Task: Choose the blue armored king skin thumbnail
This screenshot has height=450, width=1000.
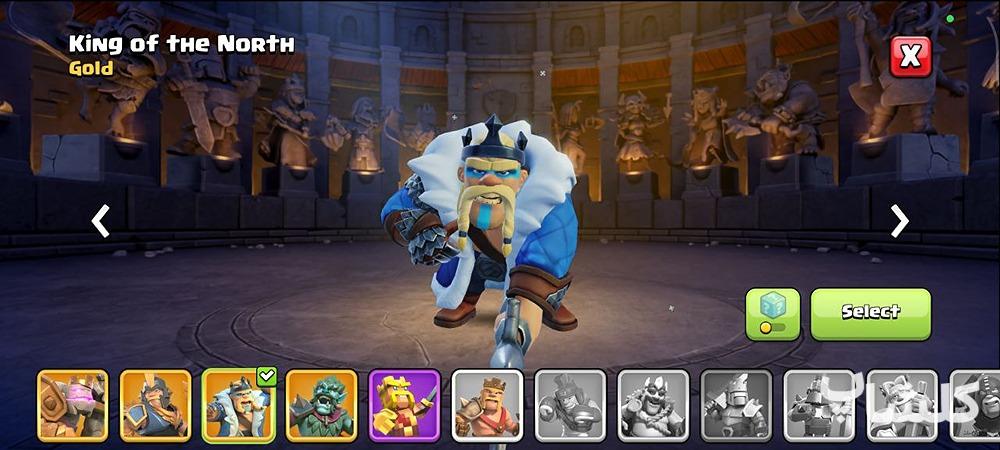Action: 155,405
